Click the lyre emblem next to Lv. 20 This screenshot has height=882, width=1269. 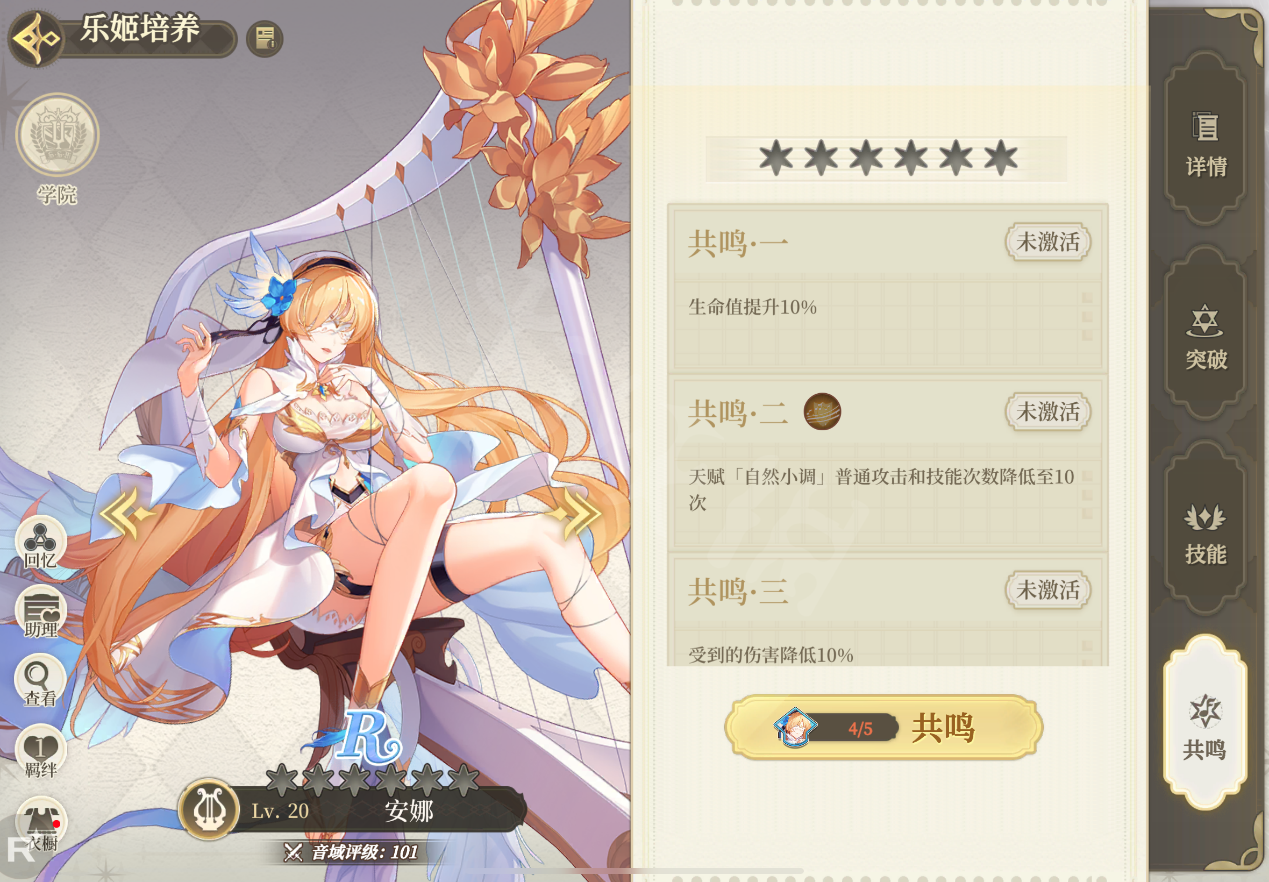[208, 809]
